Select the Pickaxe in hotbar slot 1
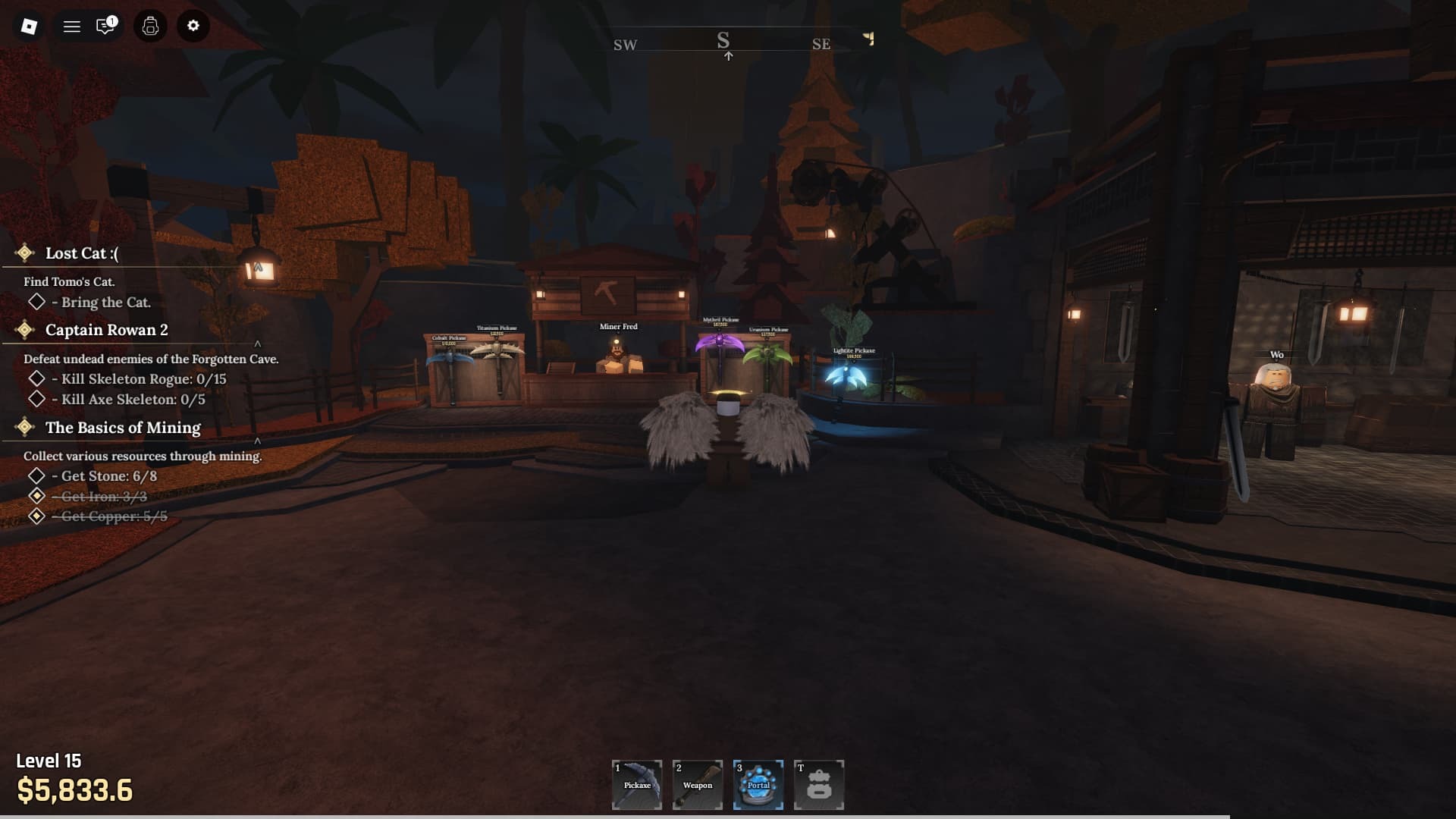The width and height of the screenshot is (1456, 819). [x=637, y=785]
